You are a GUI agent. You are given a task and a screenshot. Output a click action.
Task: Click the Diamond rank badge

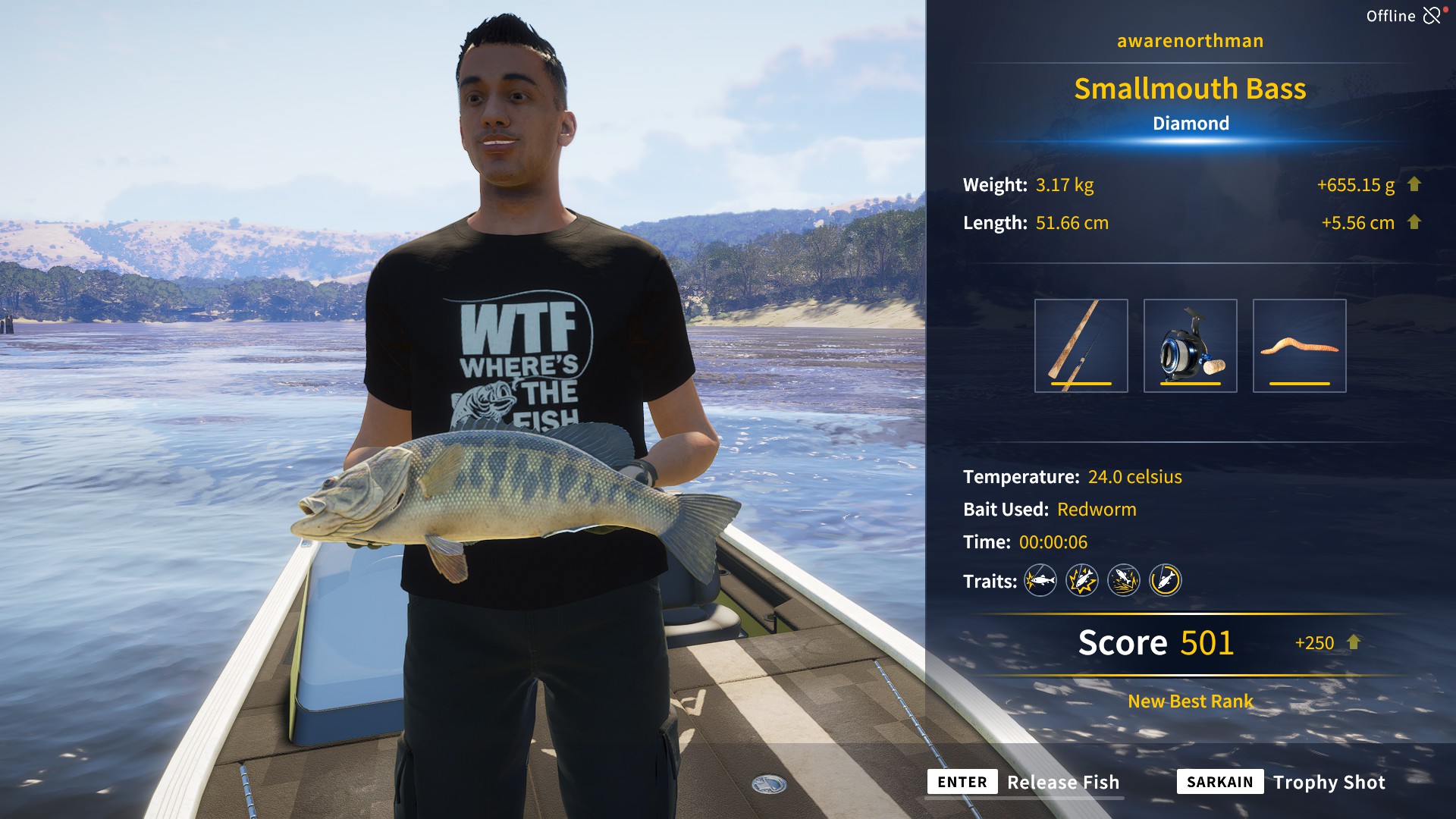coord(1191,123)
